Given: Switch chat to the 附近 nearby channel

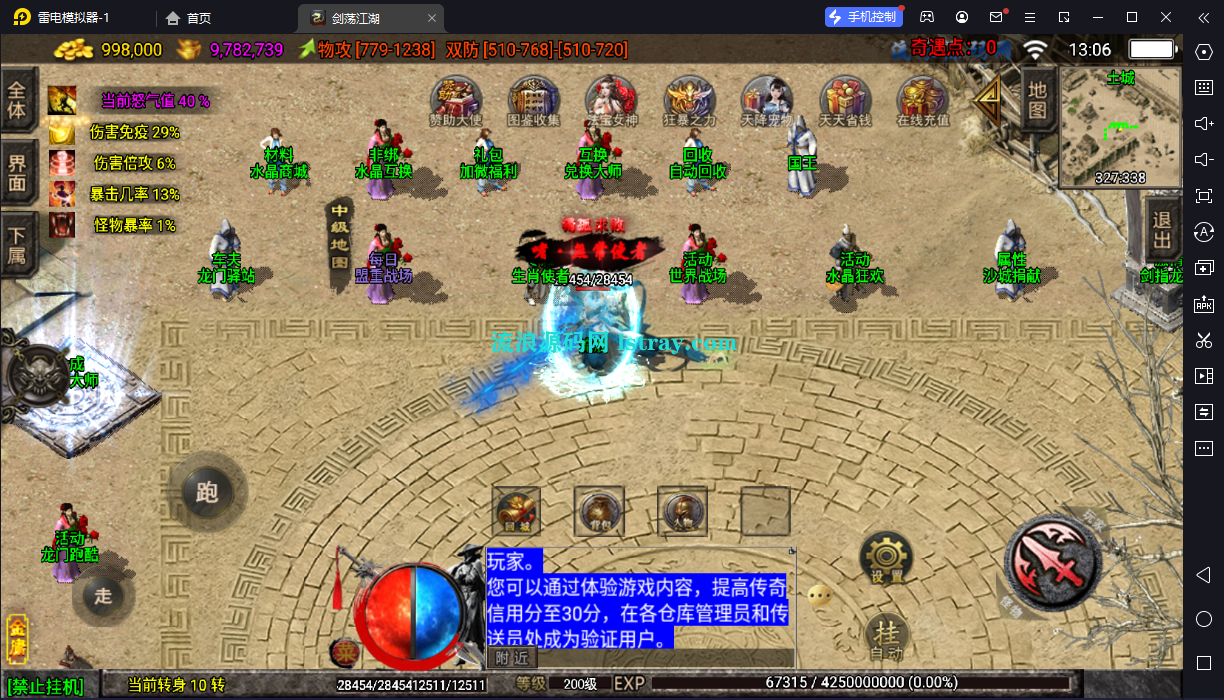Looking at the screenshot, I should 512,657.
